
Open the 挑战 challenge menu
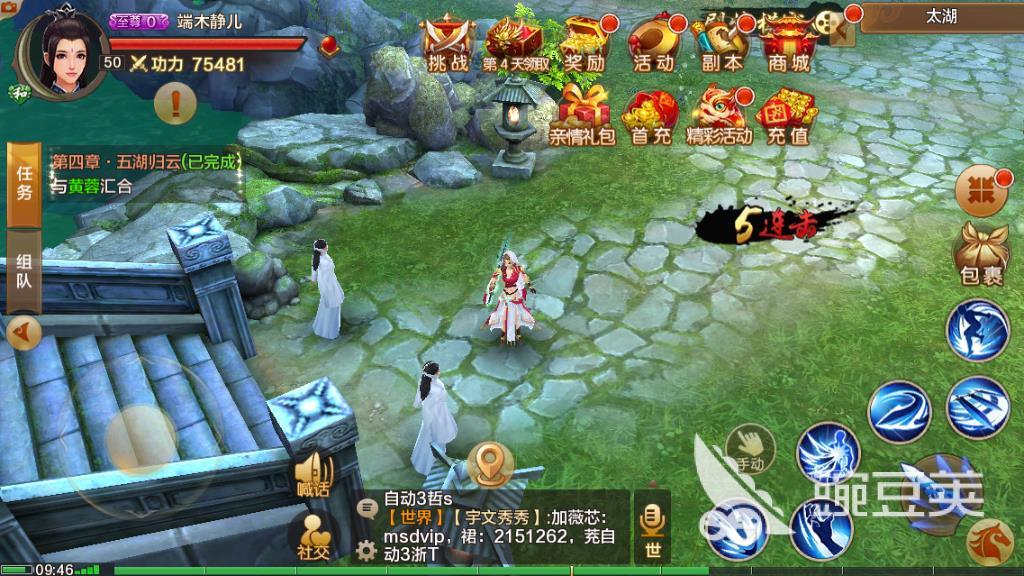tap(447, 45)
